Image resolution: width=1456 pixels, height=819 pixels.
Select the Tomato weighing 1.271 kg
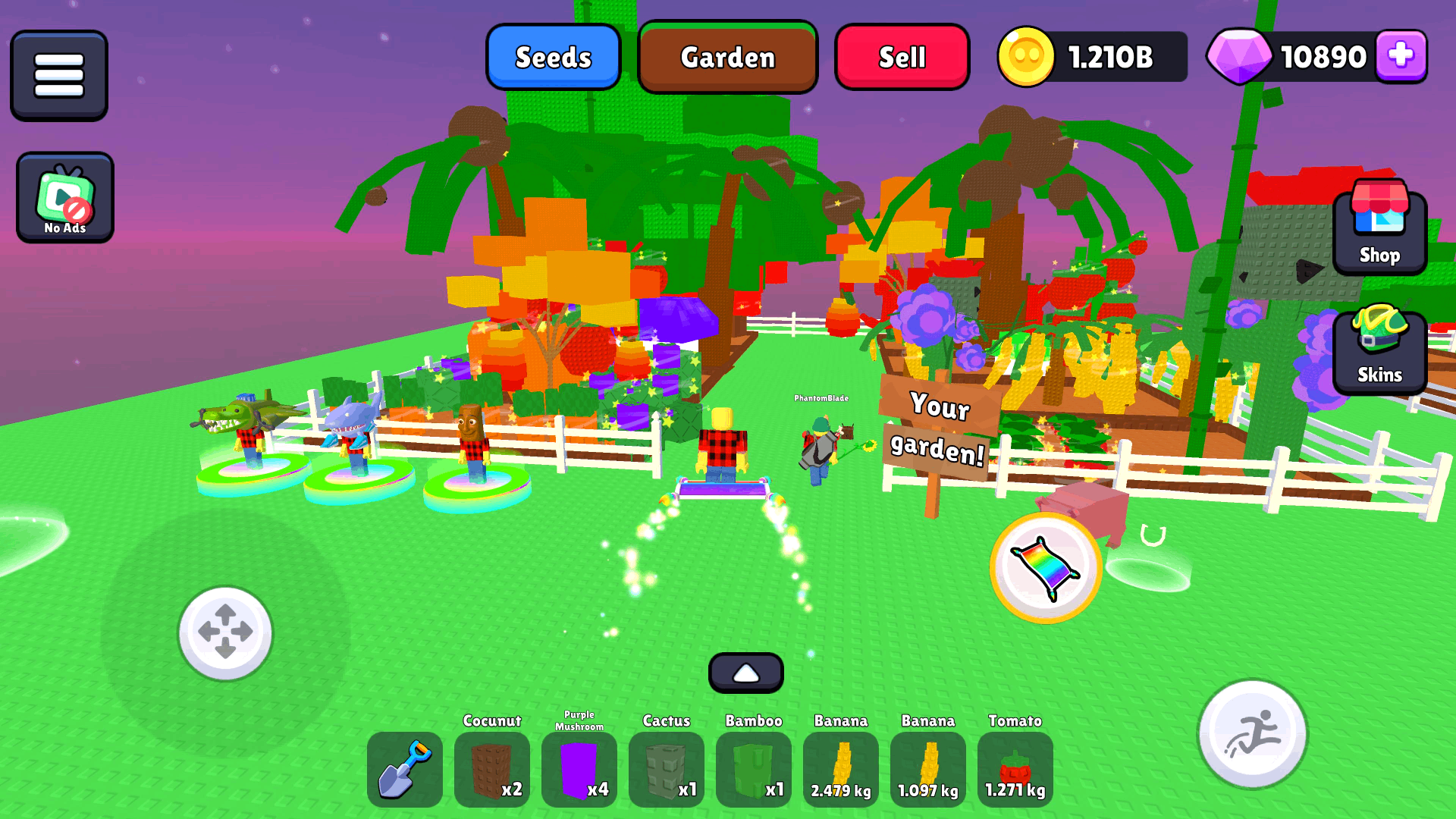click(1015, 768)
